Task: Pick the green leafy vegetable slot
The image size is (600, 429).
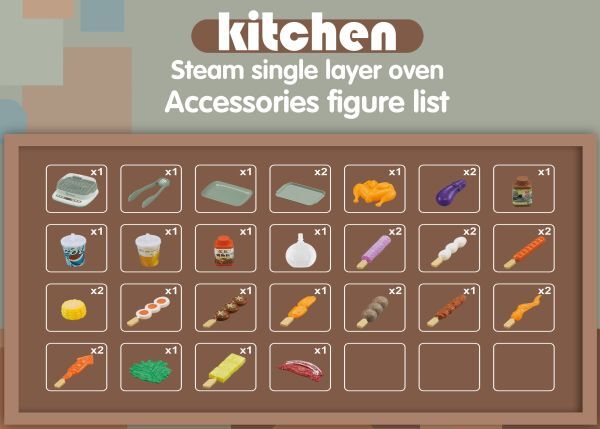Action: (x=150, y=367)
